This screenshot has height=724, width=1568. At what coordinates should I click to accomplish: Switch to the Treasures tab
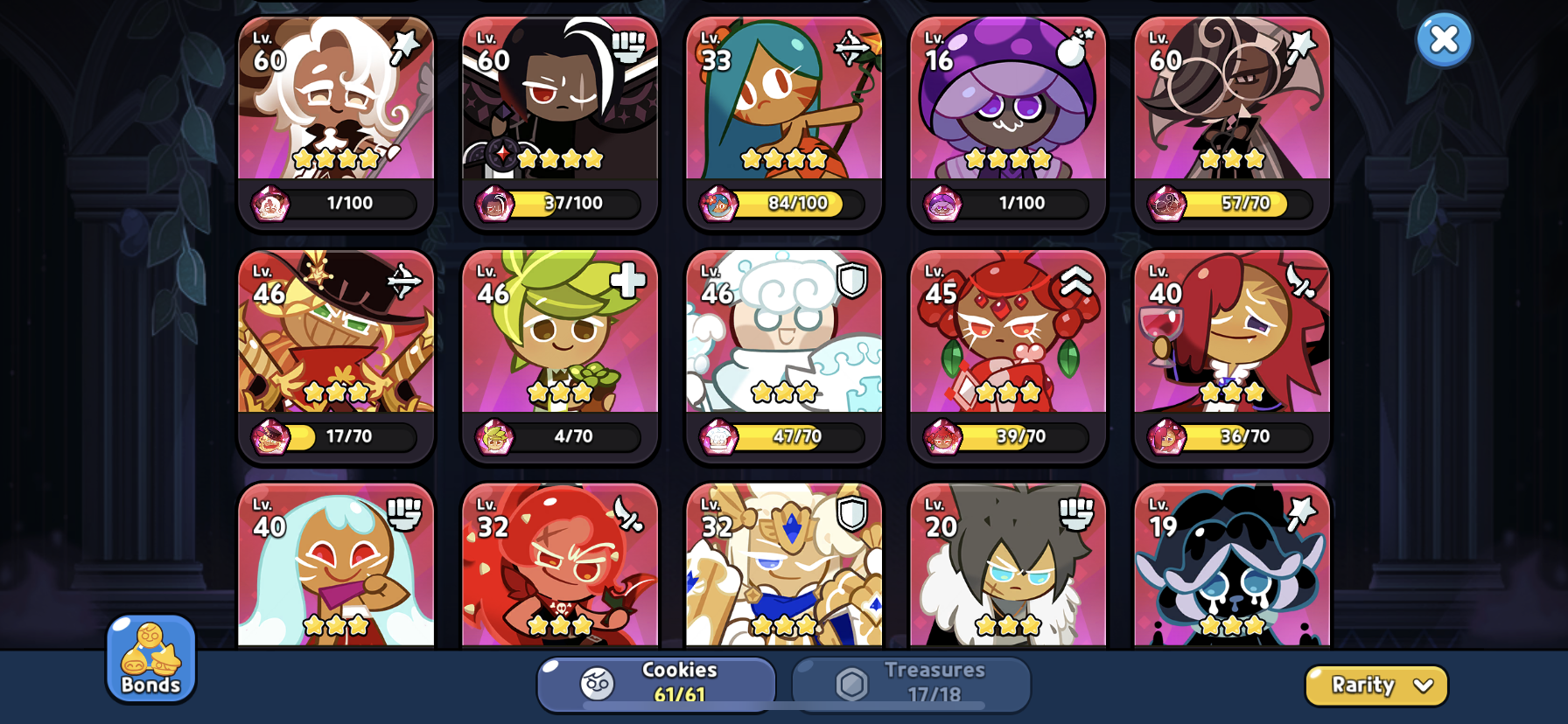pos(911,684)
